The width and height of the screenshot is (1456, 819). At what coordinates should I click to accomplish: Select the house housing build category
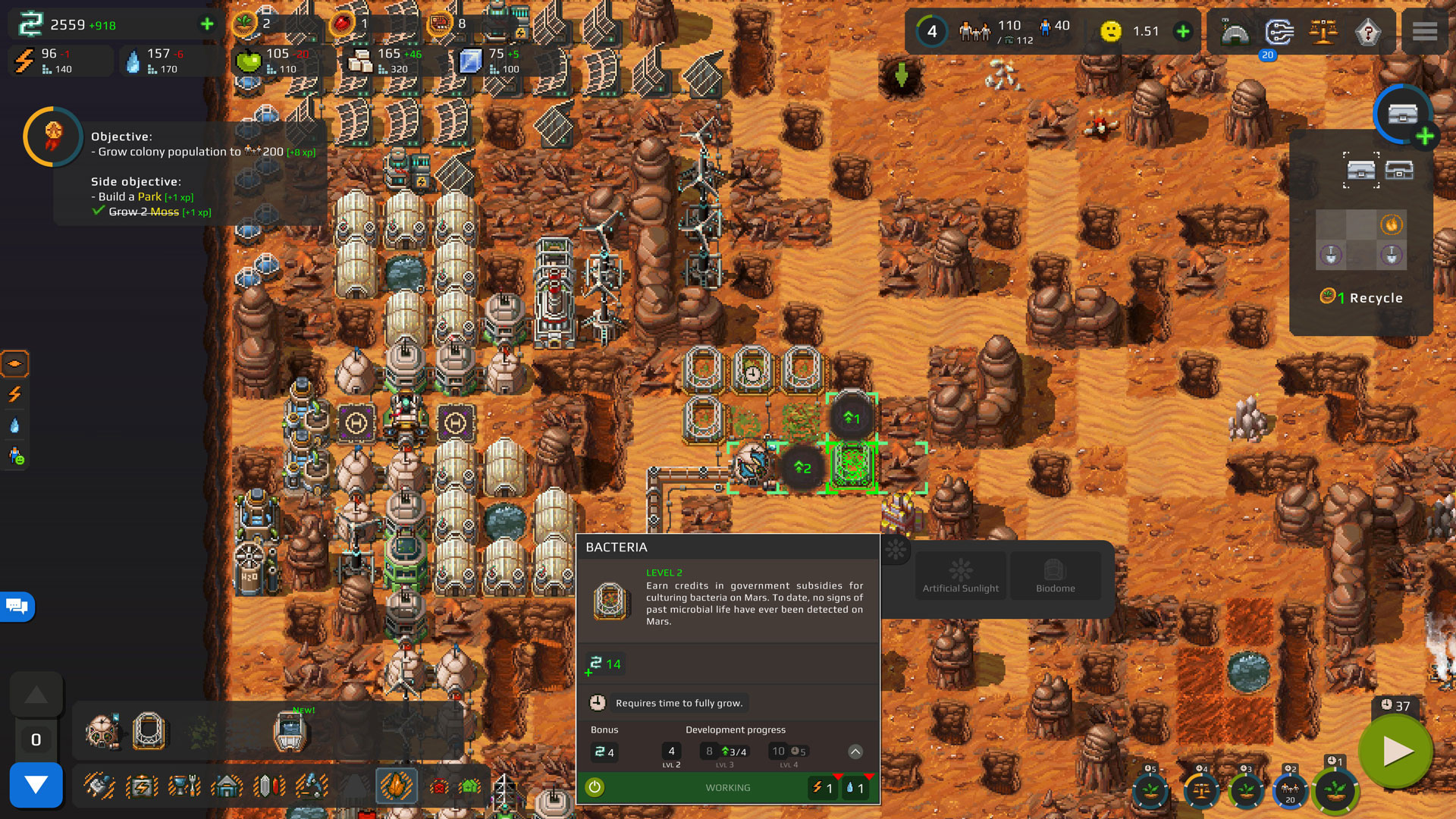click(226, 786)
